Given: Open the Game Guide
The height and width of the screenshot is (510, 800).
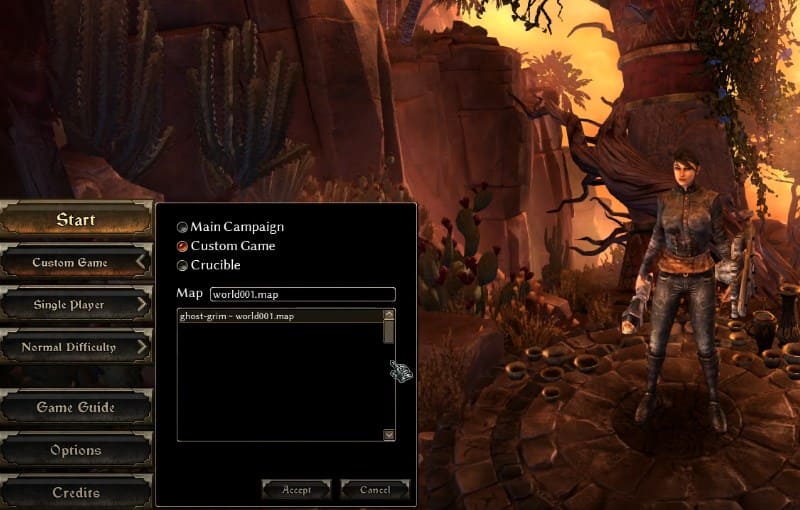Looking at the screenshot, I should click(76, 408).
